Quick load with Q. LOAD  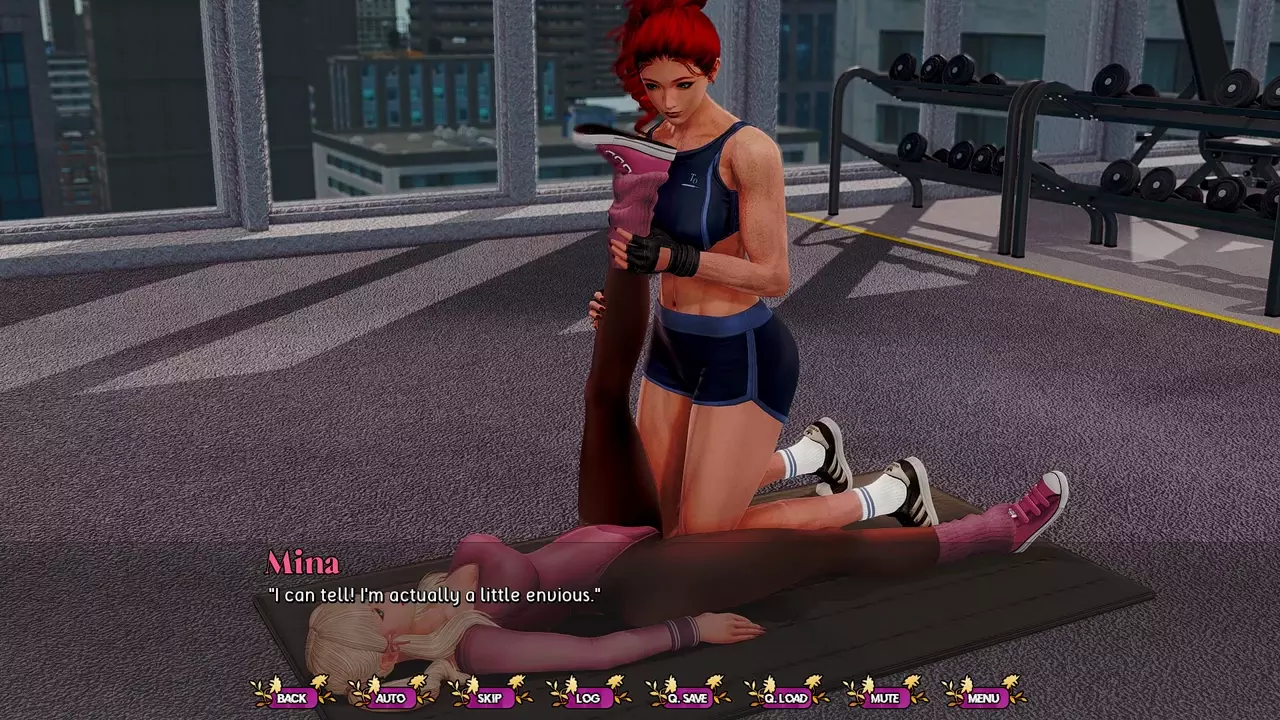pos(785,698)
